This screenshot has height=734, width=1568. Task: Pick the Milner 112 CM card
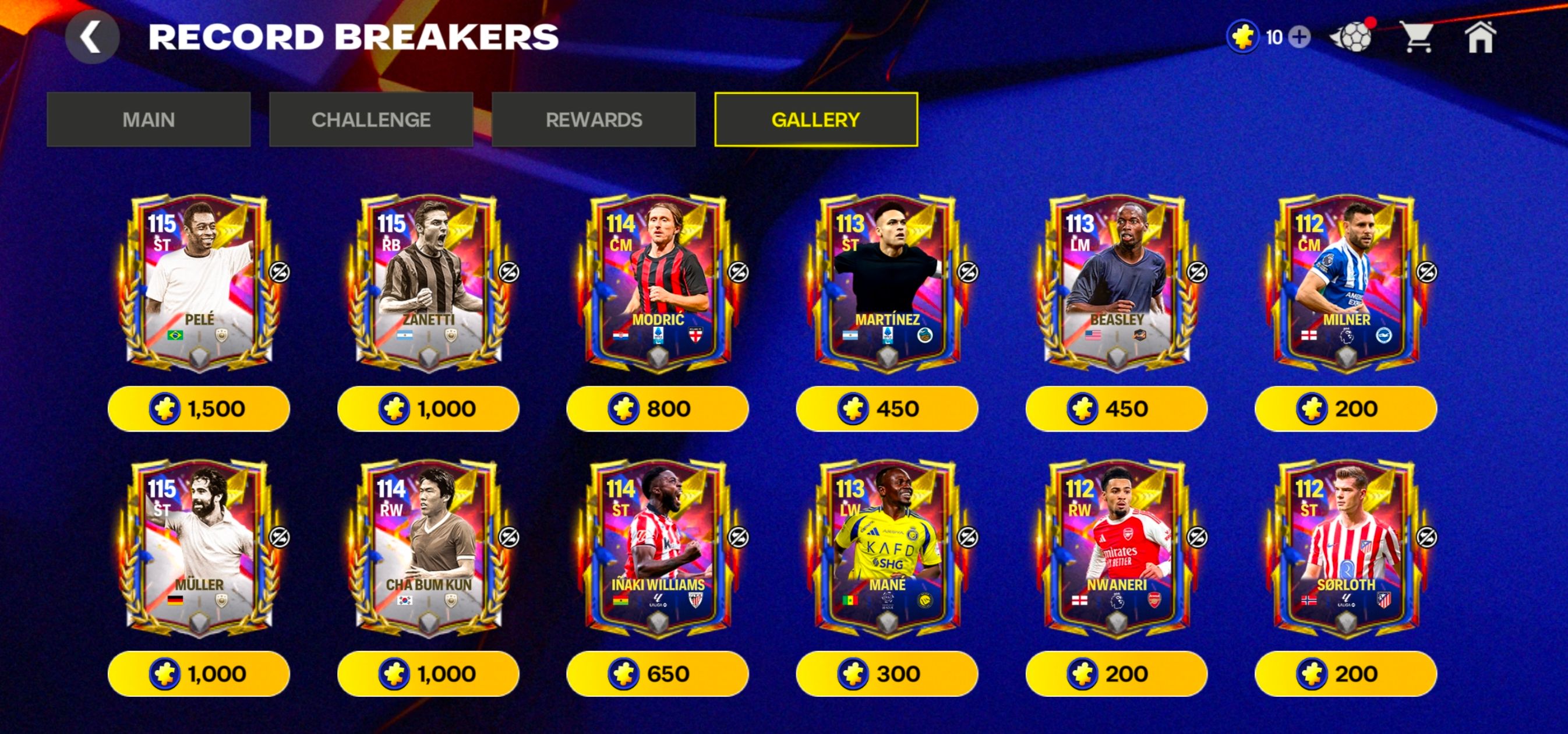coord(1346,283)
